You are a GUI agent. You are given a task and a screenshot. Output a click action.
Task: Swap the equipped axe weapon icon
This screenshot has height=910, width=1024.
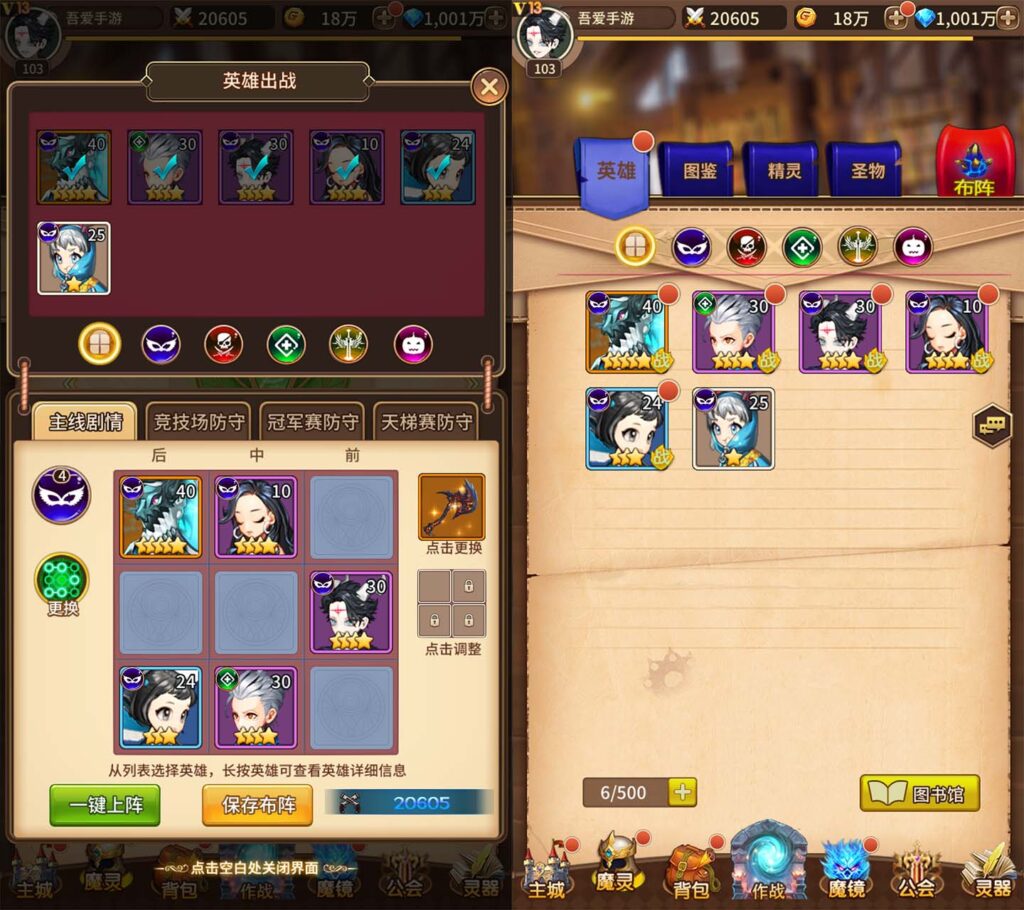(451, 507)
